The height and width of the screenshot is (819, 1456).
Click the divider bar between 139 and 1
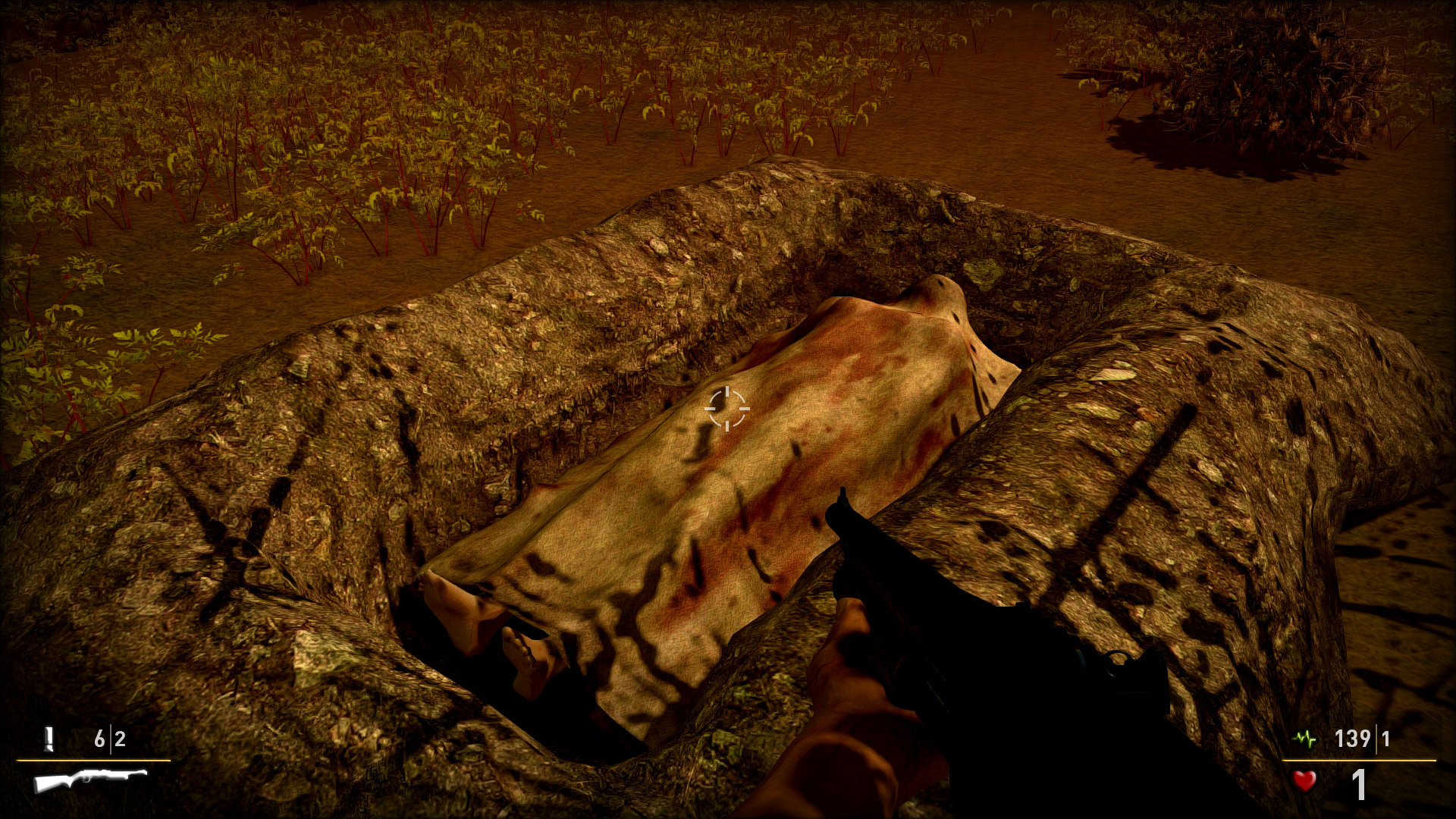tap(1376, 738)
